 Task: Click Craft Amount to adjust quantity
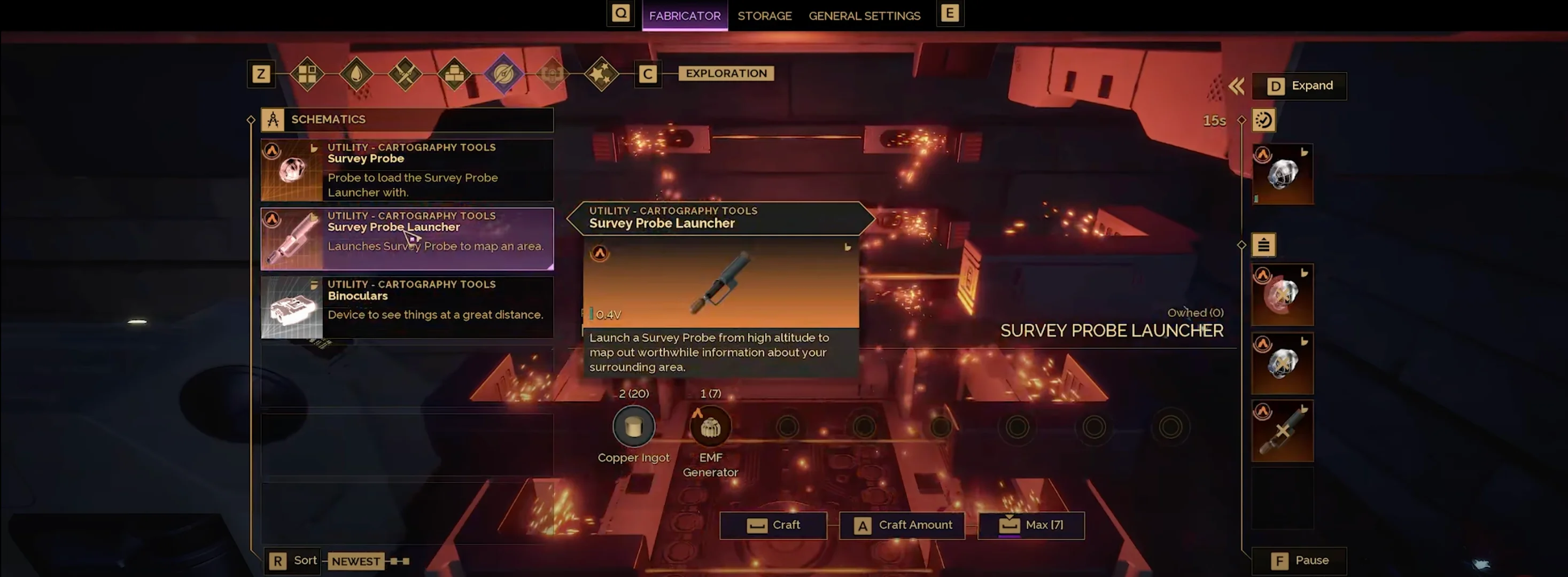click(902, 525)
